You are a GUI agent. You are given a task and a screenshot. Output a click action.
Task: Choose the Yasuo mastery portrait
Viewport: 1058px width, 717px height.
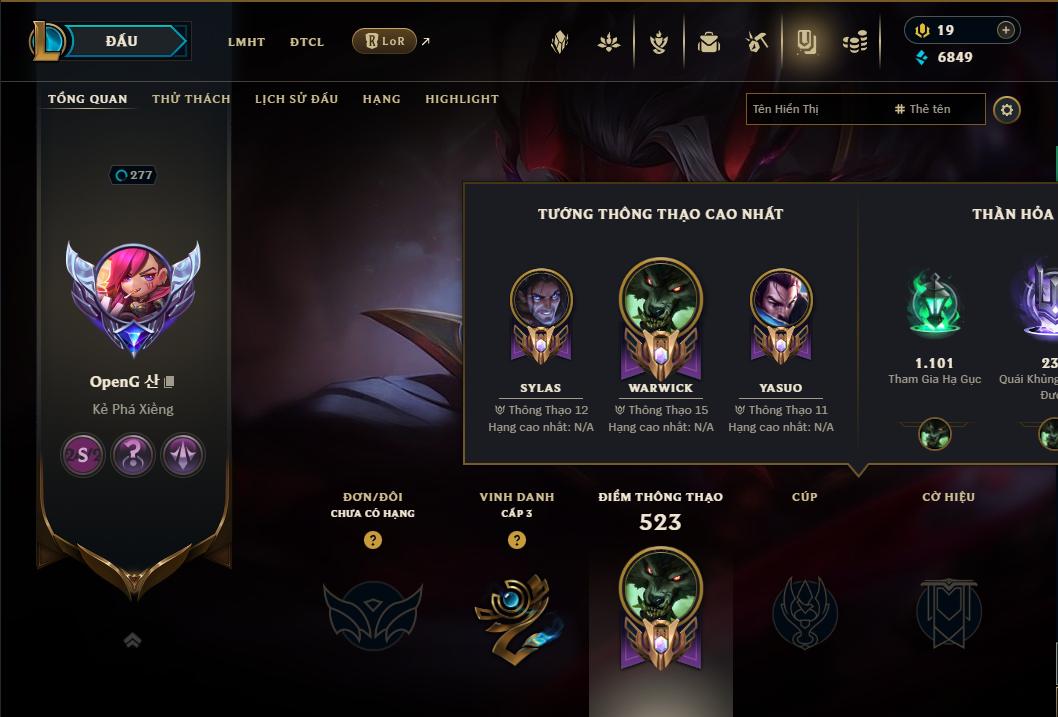point(781,305)
